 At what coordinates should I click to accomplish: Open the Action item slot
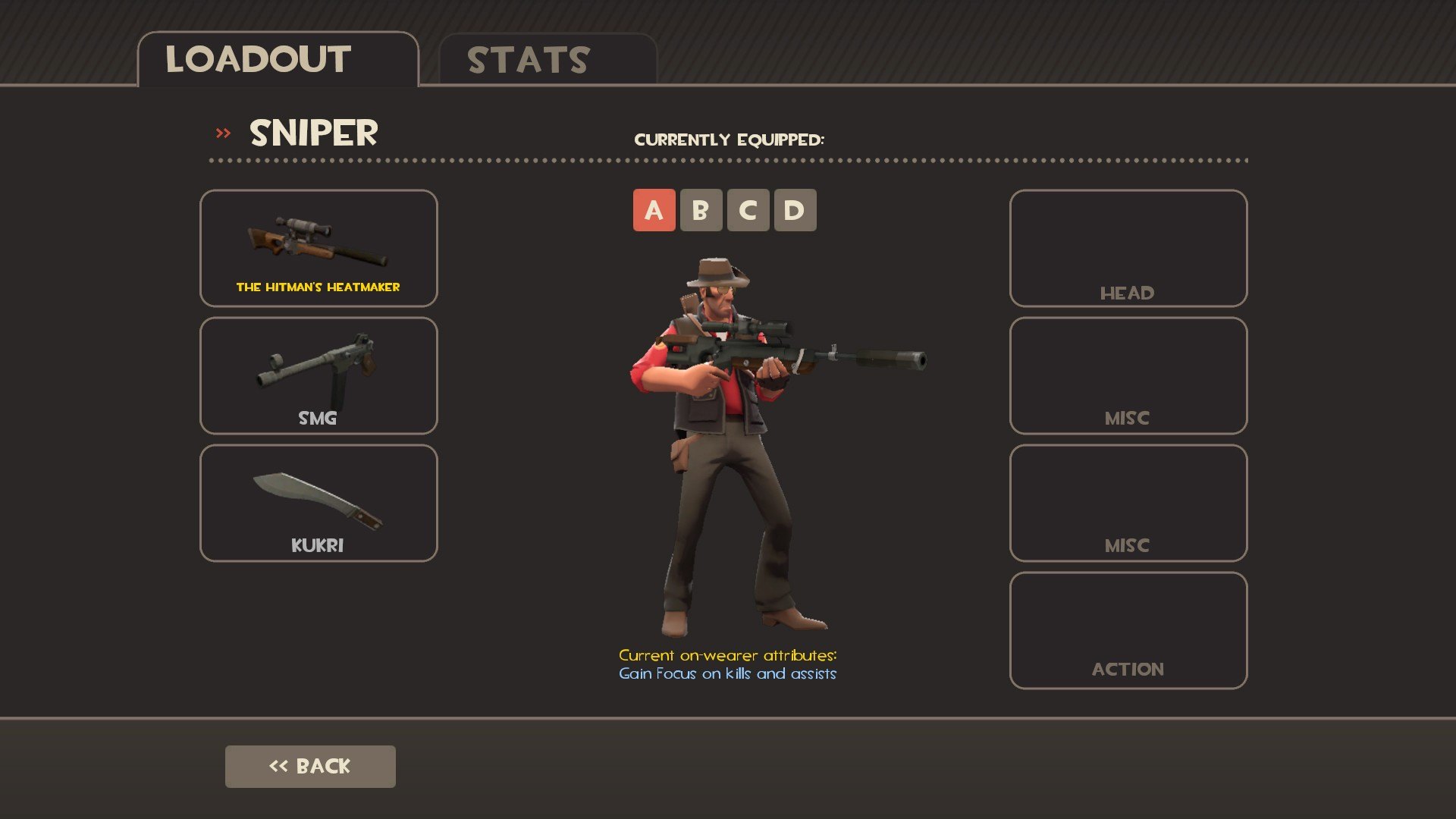(x=1128, y=630)
